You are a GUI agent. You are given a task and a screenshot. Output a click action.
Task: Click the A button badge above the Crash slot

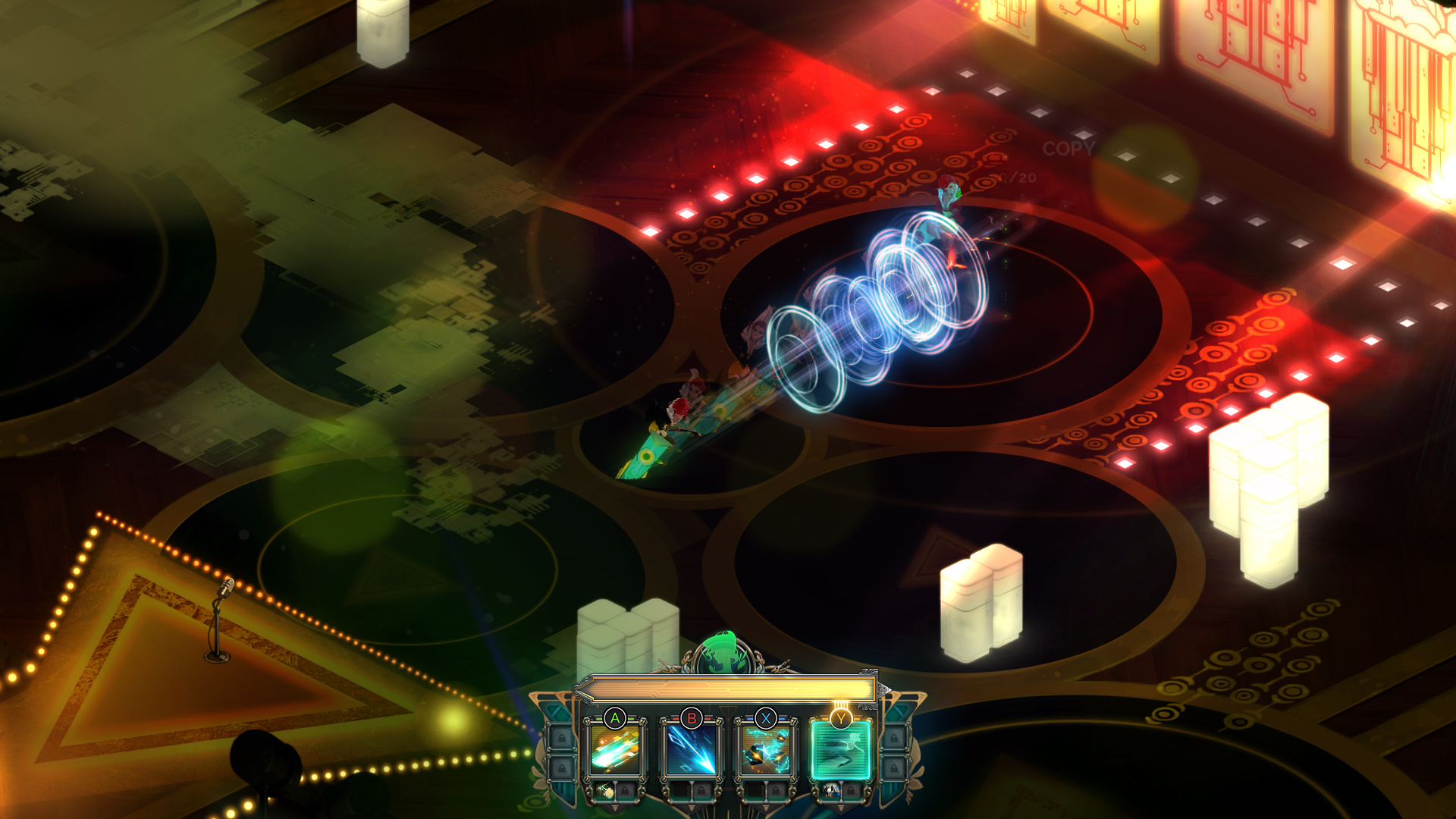615,717
